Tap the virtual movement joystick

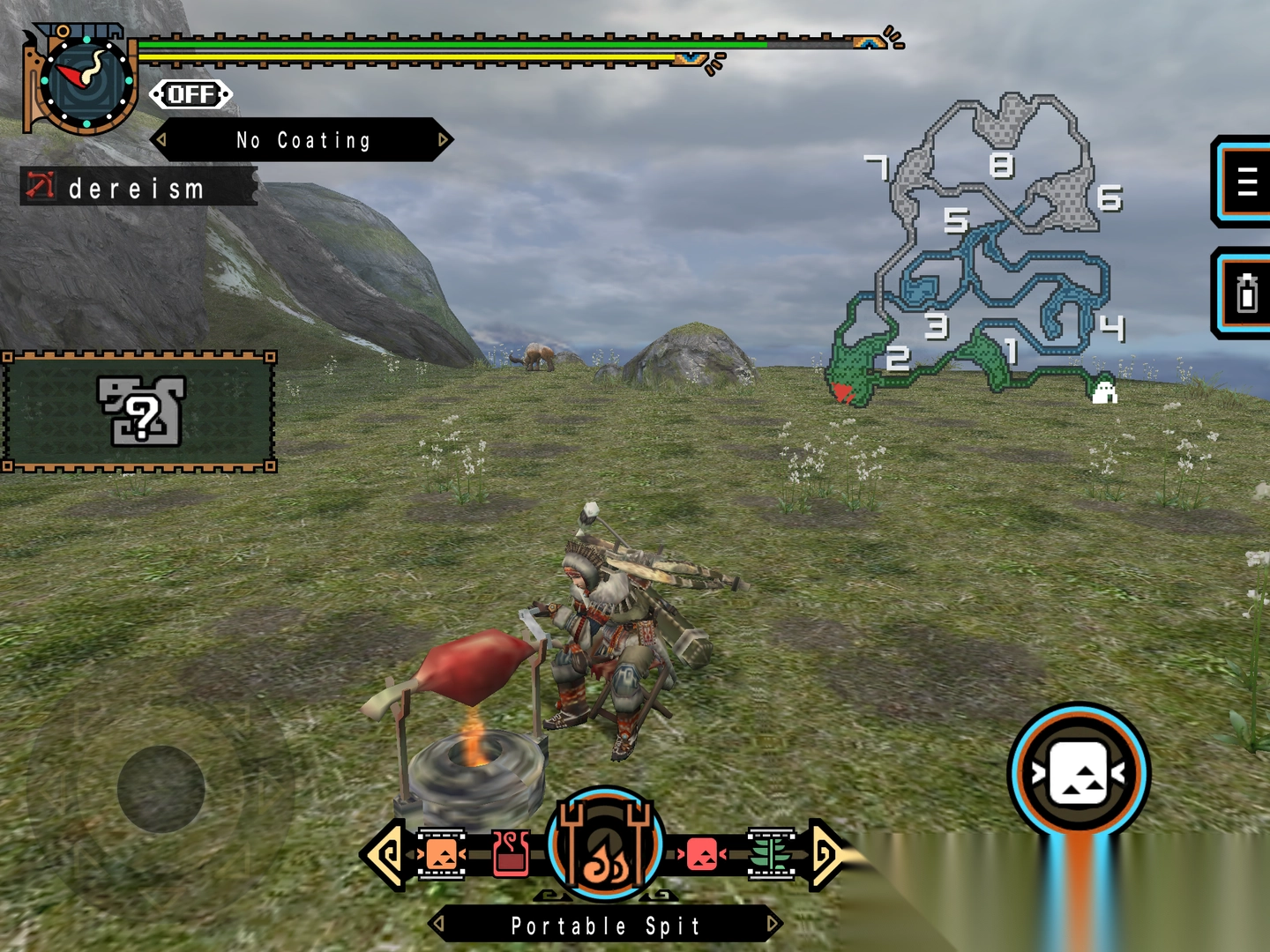click(161, 789)
